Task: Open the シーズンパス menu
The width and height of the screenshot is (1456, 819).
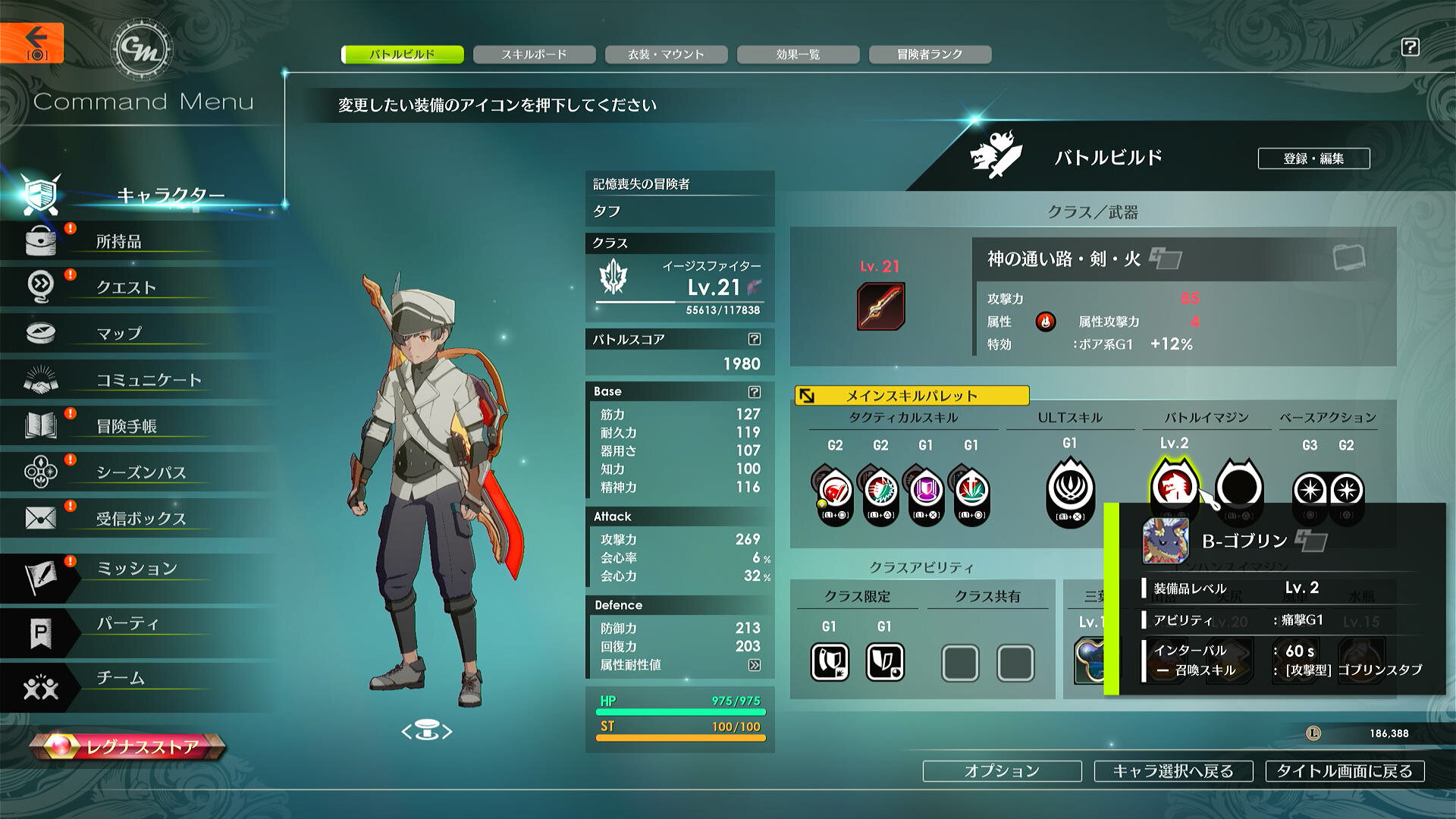Action: tap(141, 472)
